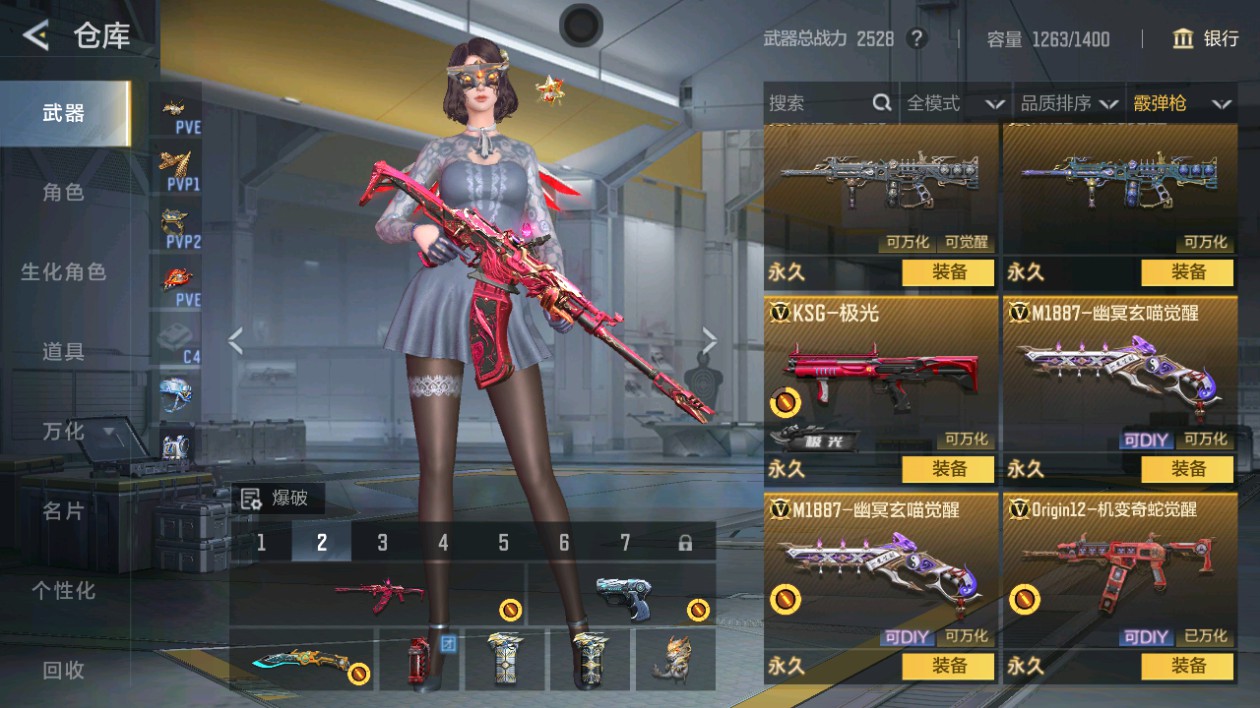Select the equipped melee knife slot
Image resolution: width=1260 pixels, height=708 pixels.
tap(302, 659)
